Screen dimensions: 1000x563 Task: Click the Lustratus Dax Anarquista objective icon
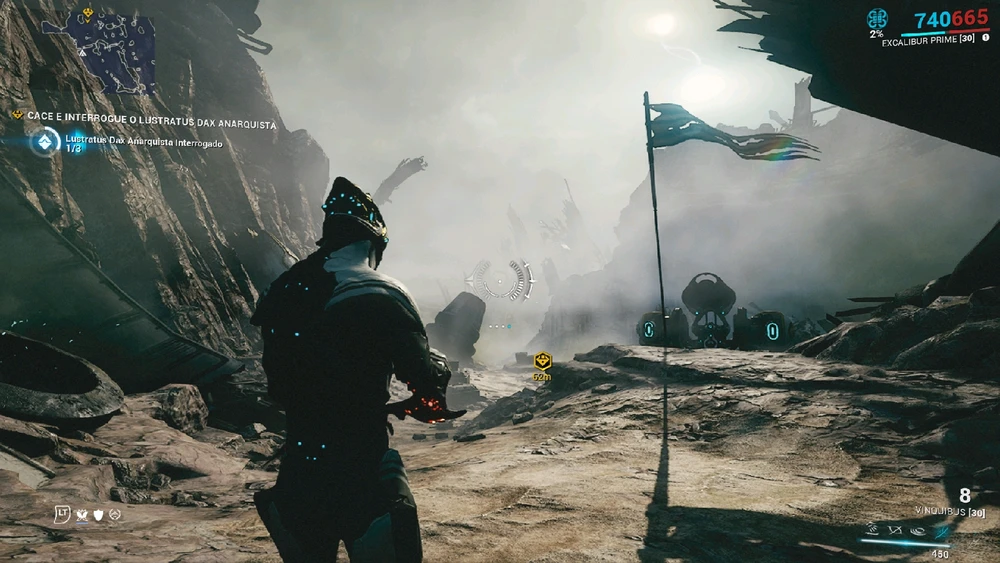point(44,142)
